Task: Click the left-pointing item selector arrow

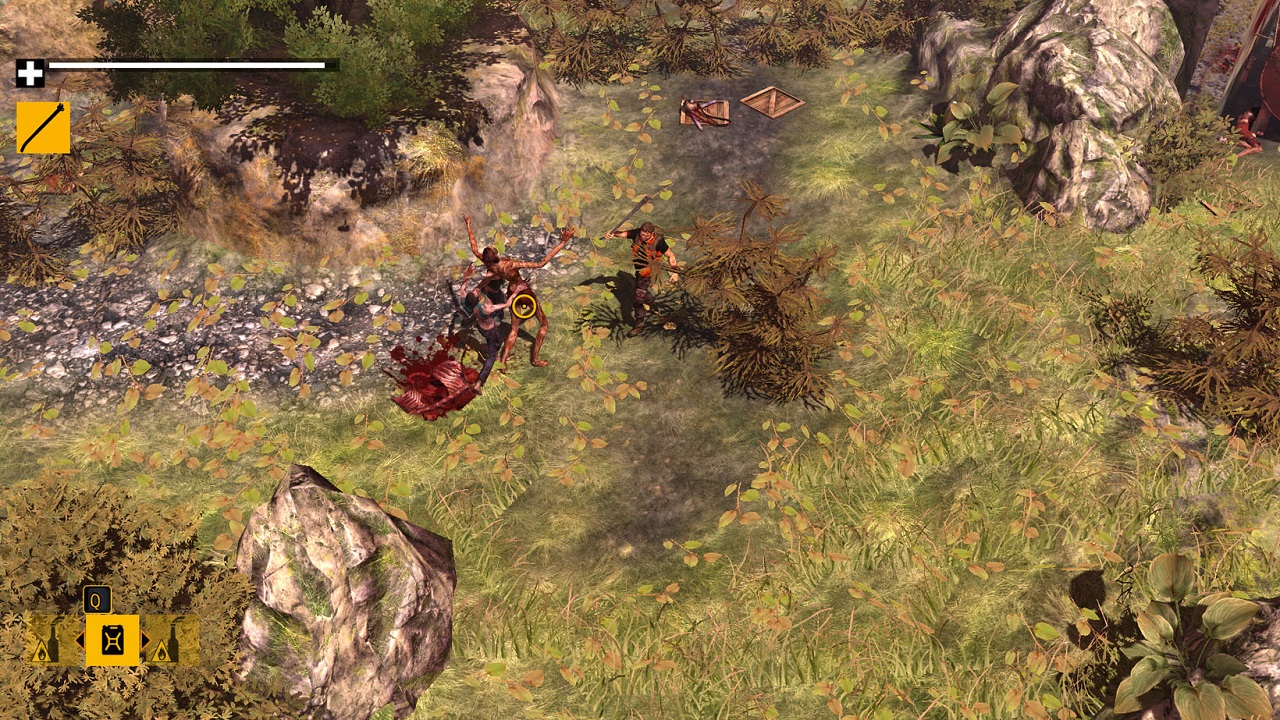Action: point(80,640)
